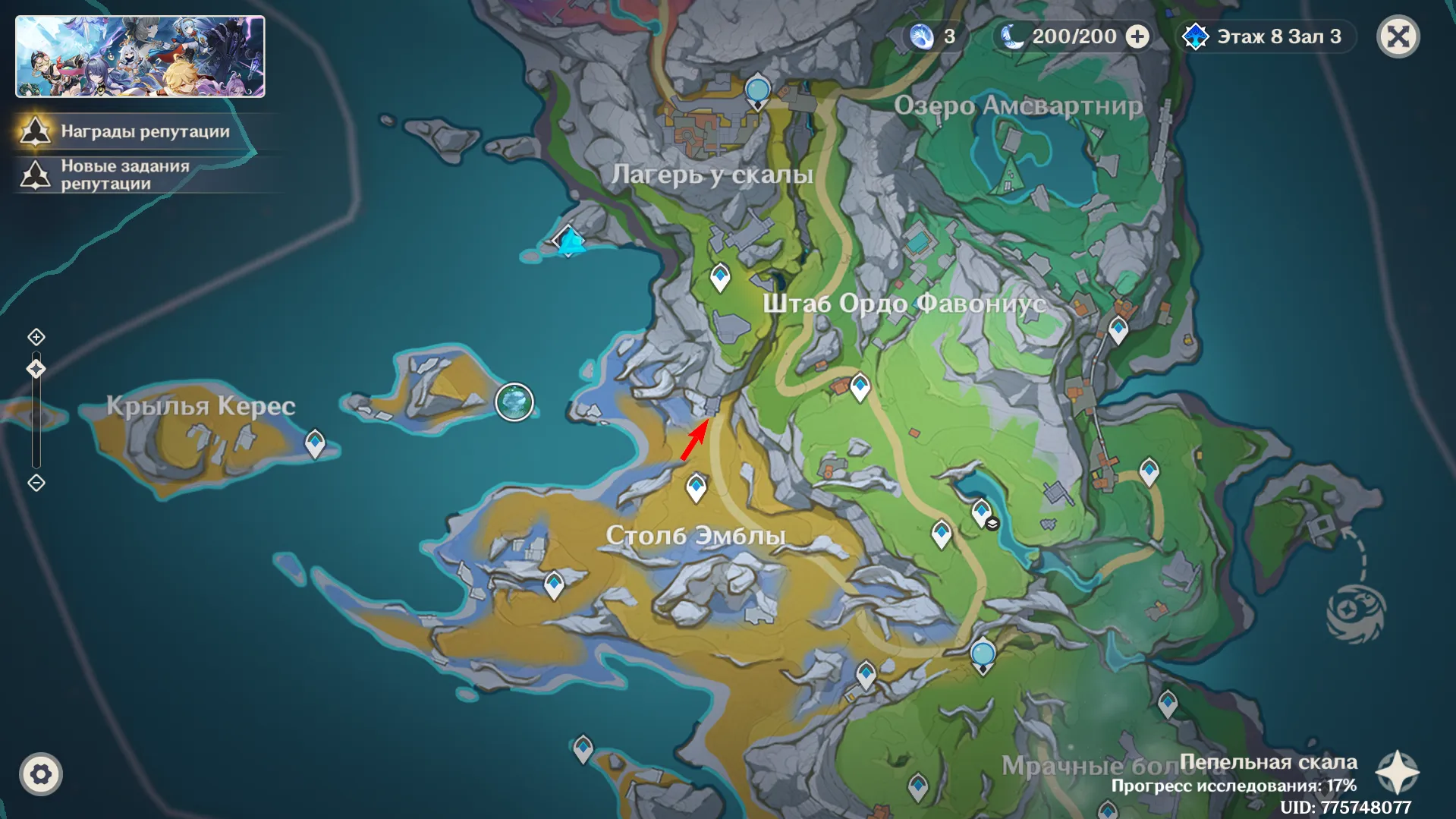The image size is (1456, 819).
Task: Open the event banner thumbnail
Action: click(140, 57)
